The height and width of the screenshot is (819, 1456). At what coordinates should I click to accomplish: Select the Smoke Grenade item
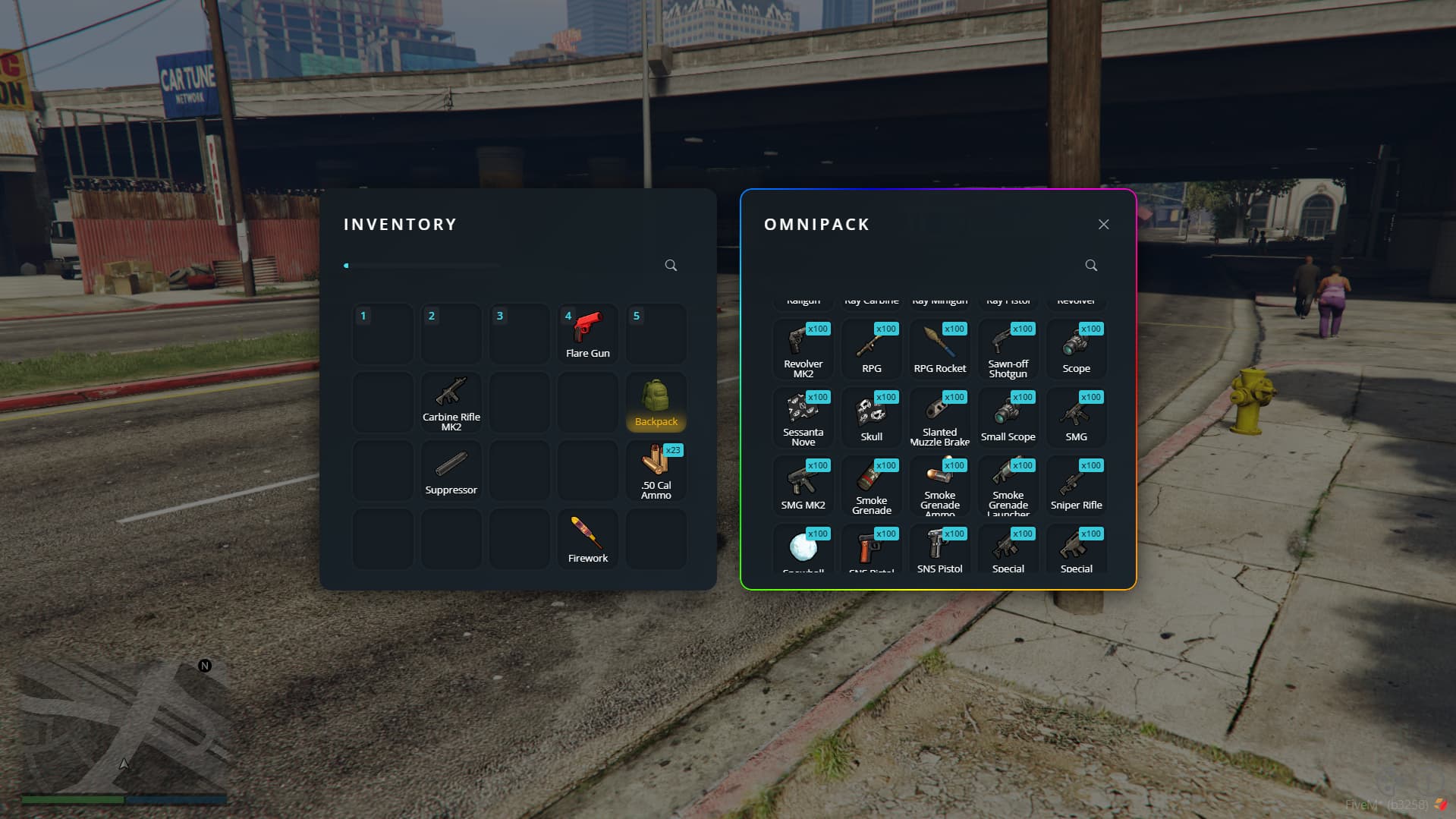871,486
